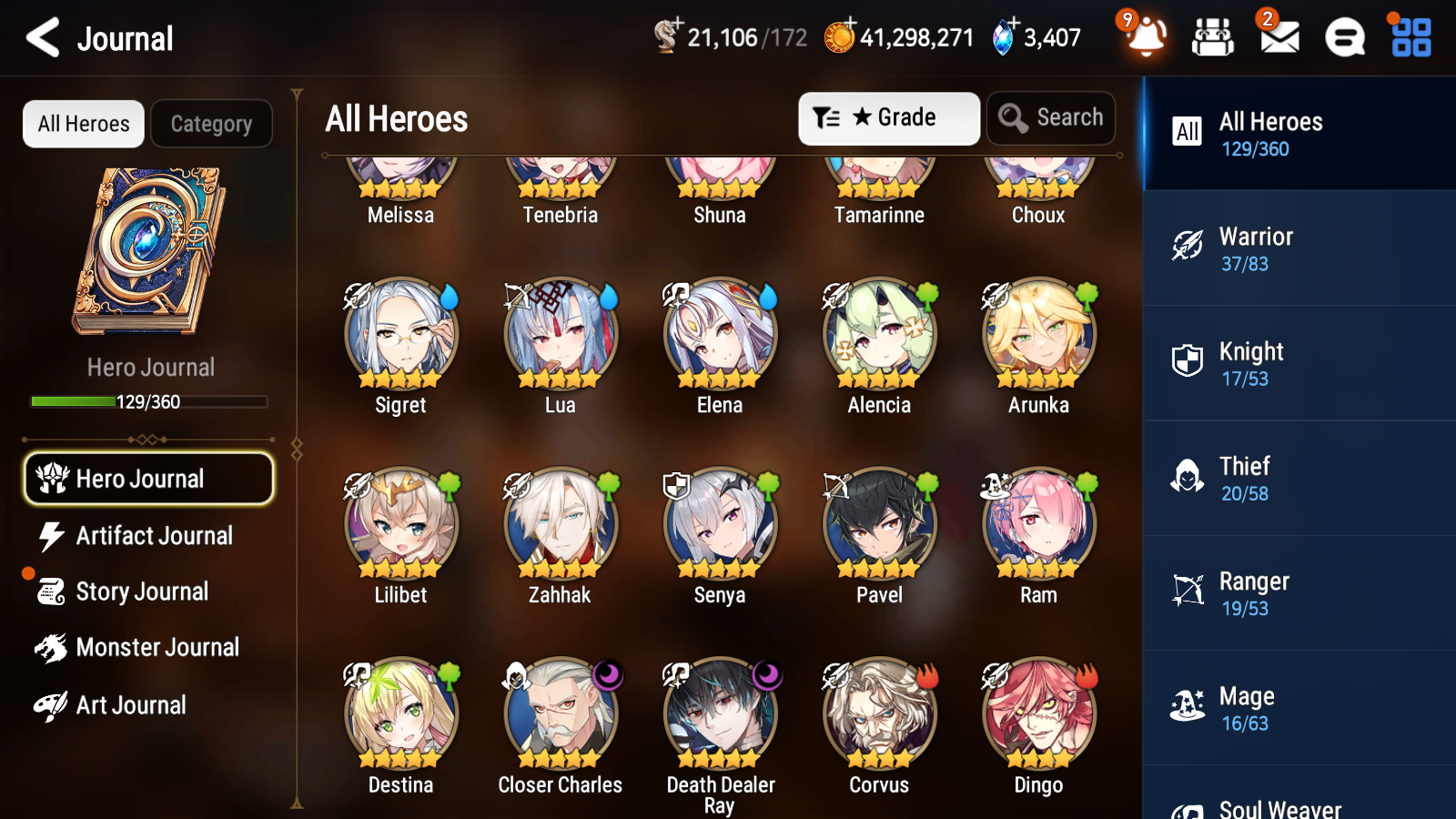Image resolution: width=1456 pixels, height=819 pixels.
Task: Open the chat icon
Action: click(1343, 38)
